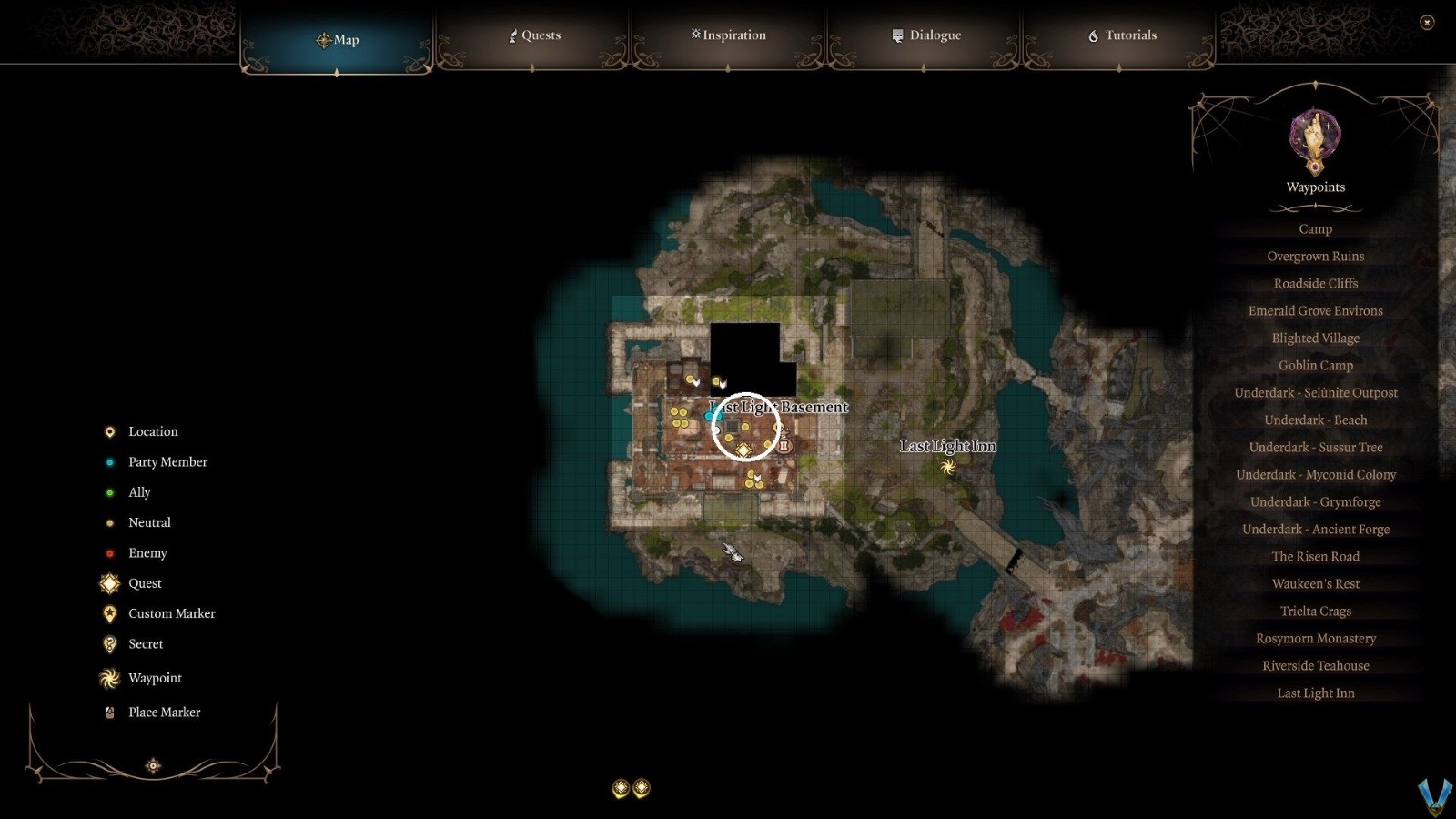The height and width of the screenshot is (819, 1456).
Task: Toggle the Party Member marker visibility
Action: point(110,461)
